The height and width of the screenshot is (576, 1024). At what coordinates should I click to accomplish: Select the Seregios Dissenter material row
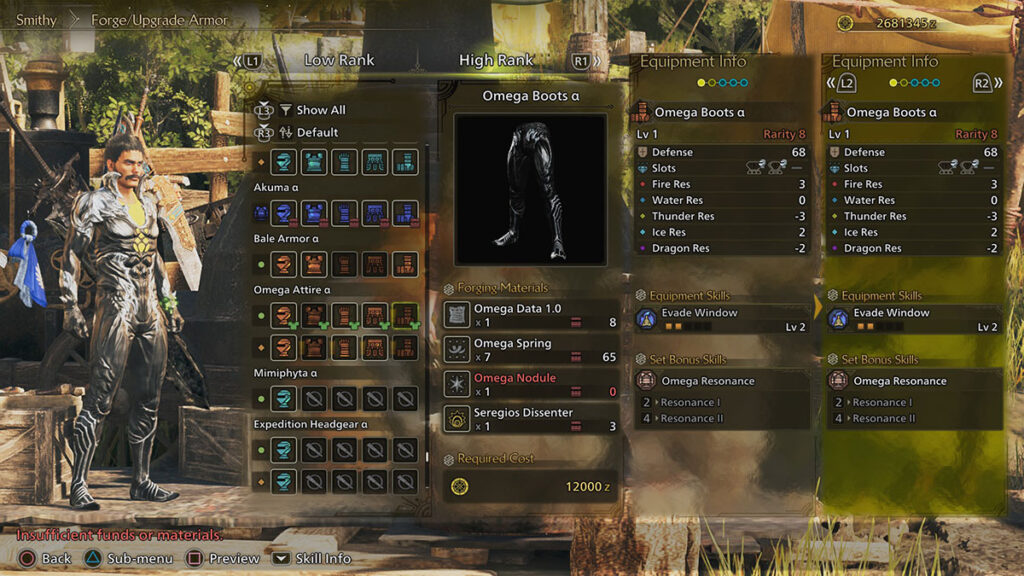tap(531, 419)
